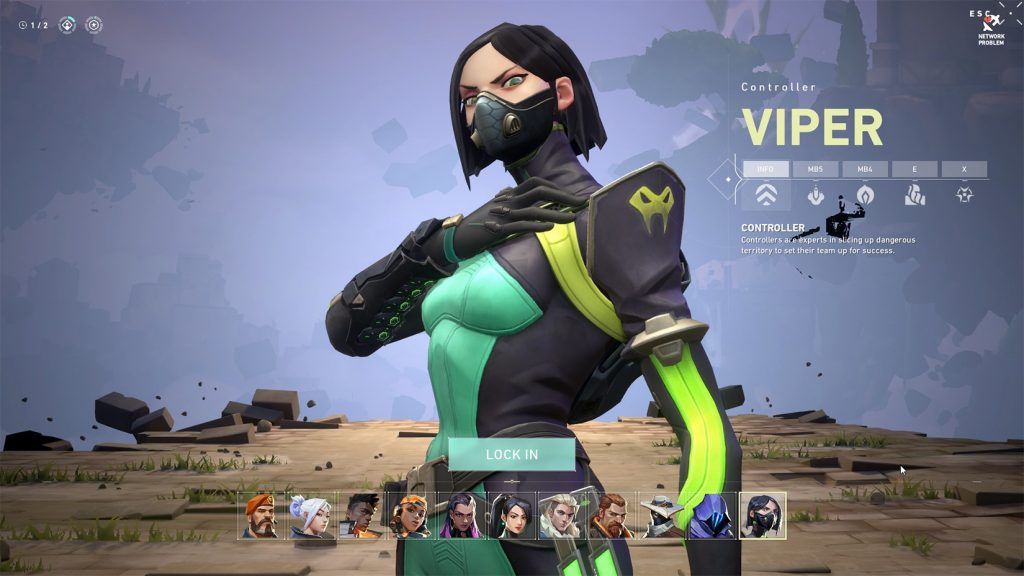Pick the Sage agent portrait
1024x576 pixels.
[x=512, y=515]
